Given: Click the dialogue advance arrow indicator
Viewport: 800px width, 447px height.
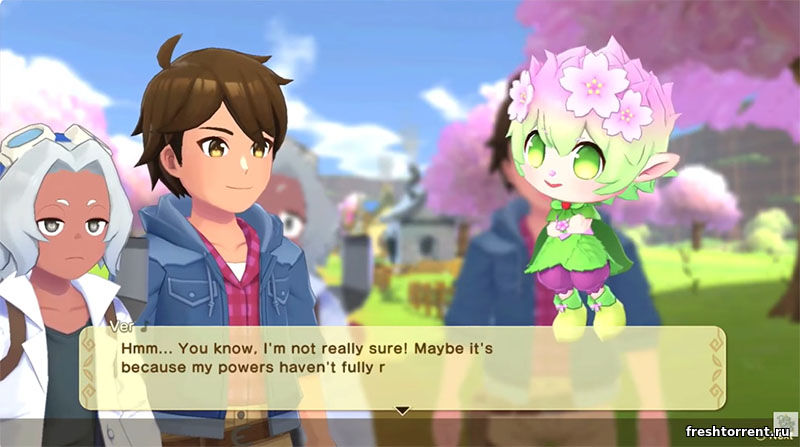Looking at the screenshot, I should pyautogui.click(x=402, y=410).
